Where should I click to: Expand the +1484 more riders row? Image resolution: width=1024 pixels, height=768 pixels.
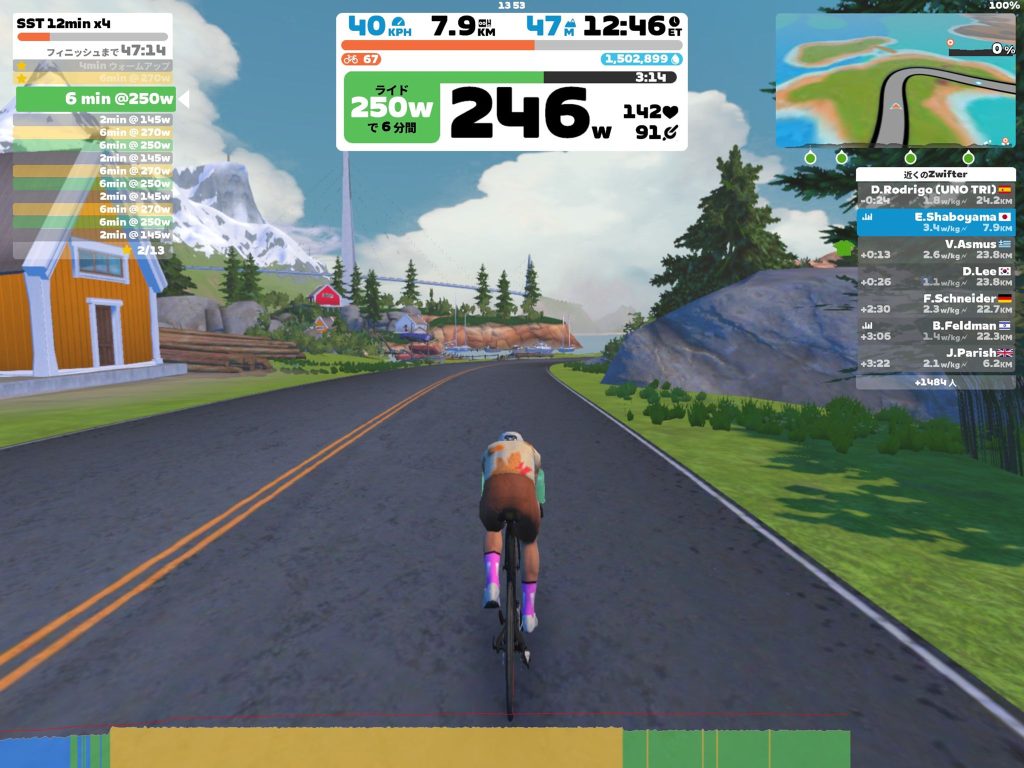(935, 381)
